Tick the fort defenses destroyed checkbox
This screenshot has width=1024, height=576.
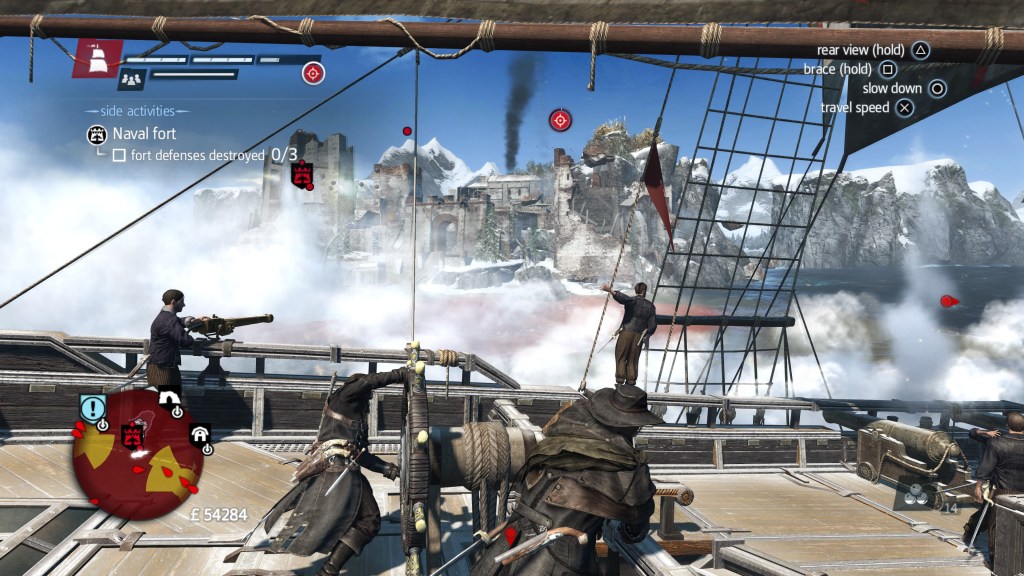119,156
